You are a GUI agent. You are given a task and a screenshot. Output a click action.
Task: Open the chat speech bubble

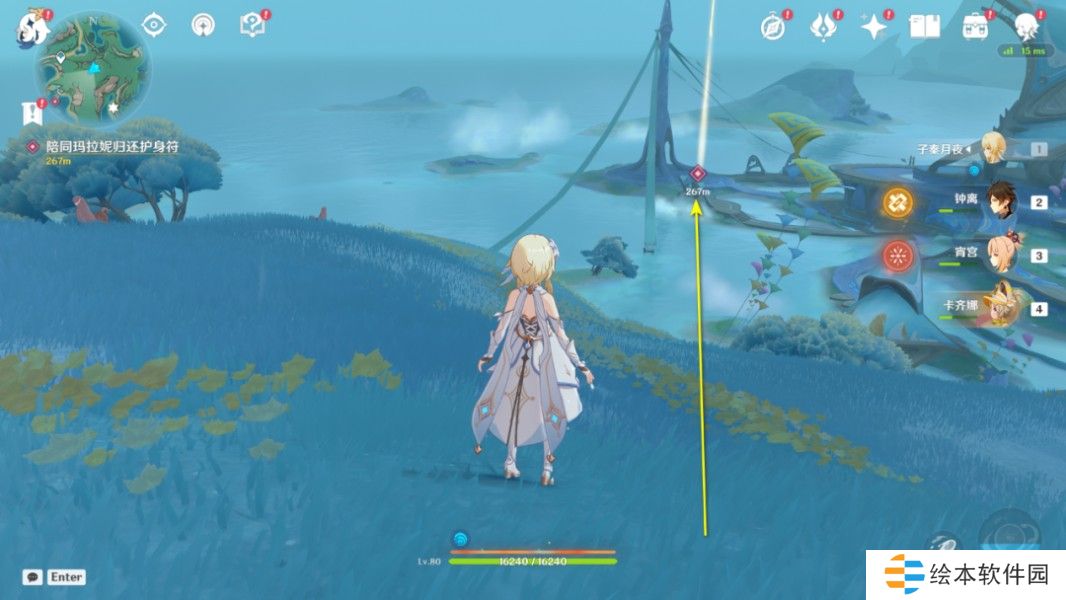[32, 577]
